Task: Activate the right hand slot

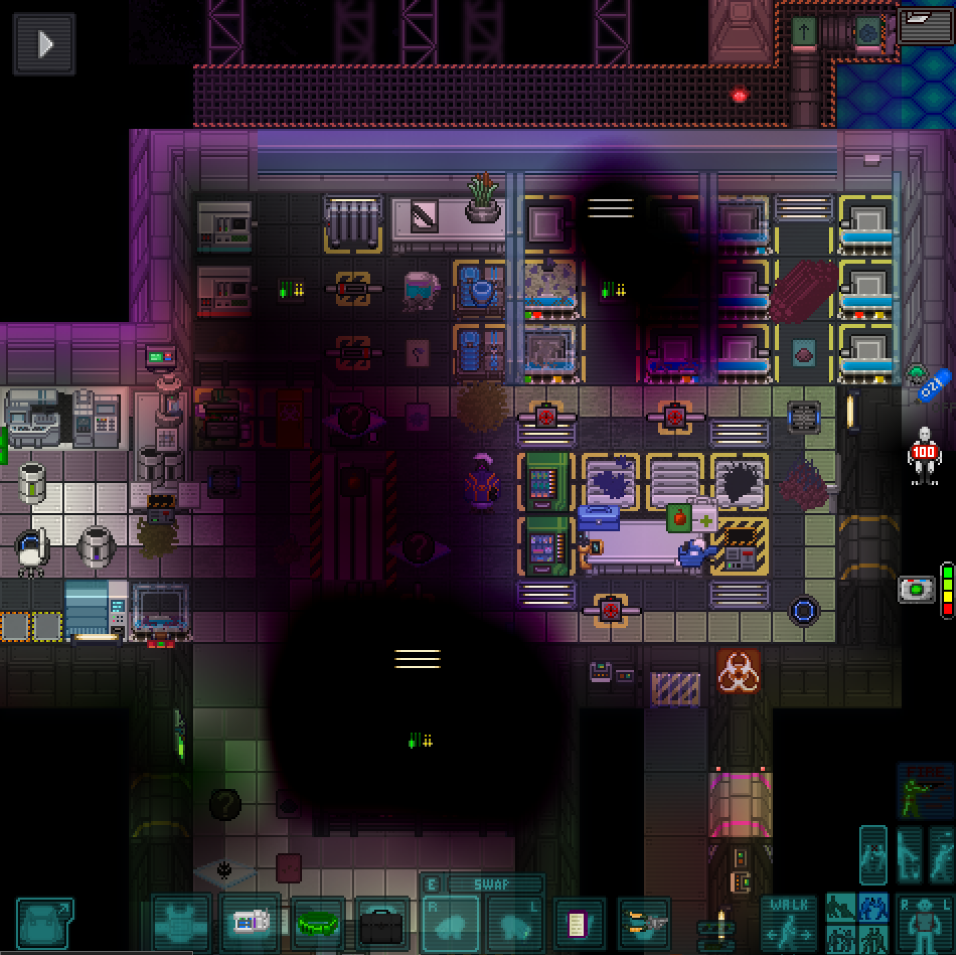Action: click(x=450, y=925)
